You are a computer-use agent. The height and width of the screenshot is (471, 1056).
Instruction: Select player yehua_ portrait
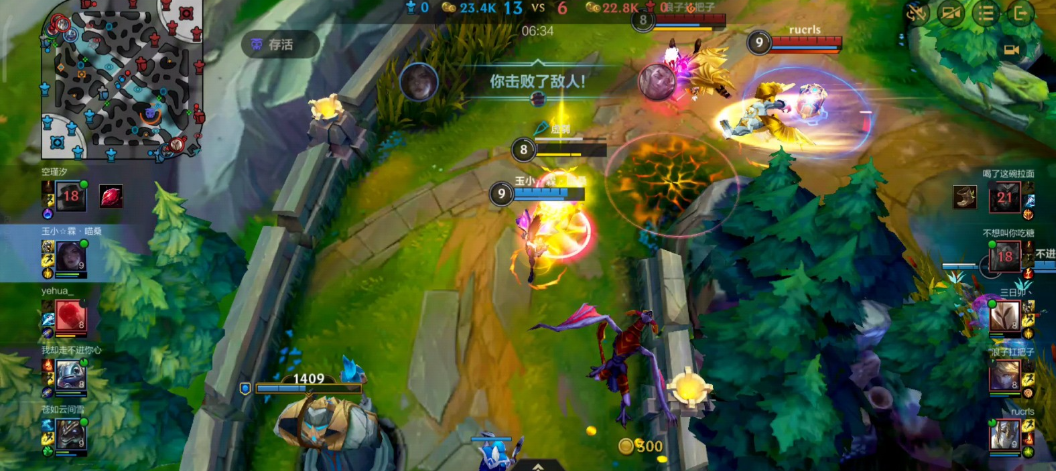point(70,318)
